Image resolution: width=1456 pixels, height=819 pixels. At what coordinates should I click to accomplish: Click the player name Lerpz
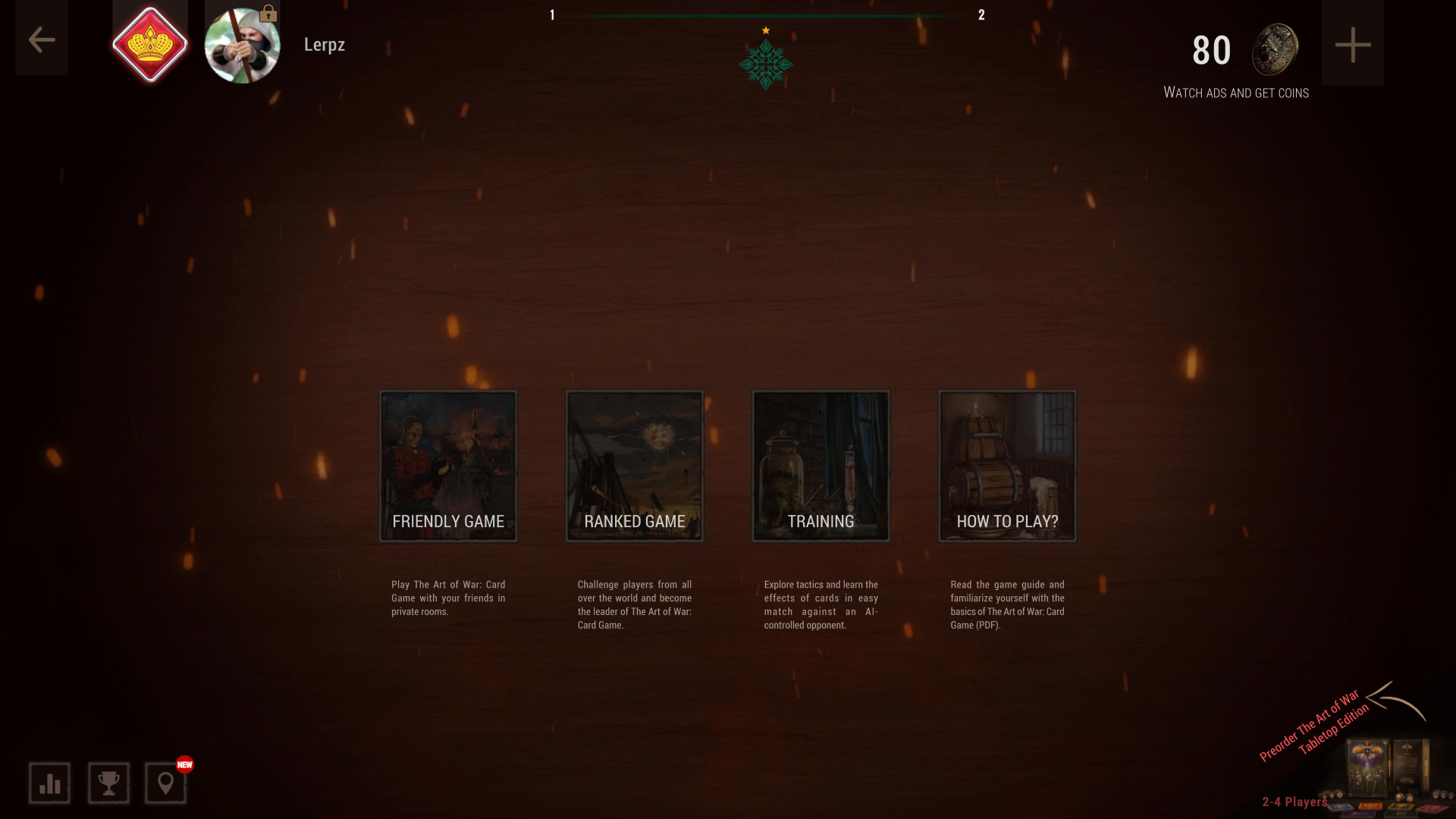point(324,44)
